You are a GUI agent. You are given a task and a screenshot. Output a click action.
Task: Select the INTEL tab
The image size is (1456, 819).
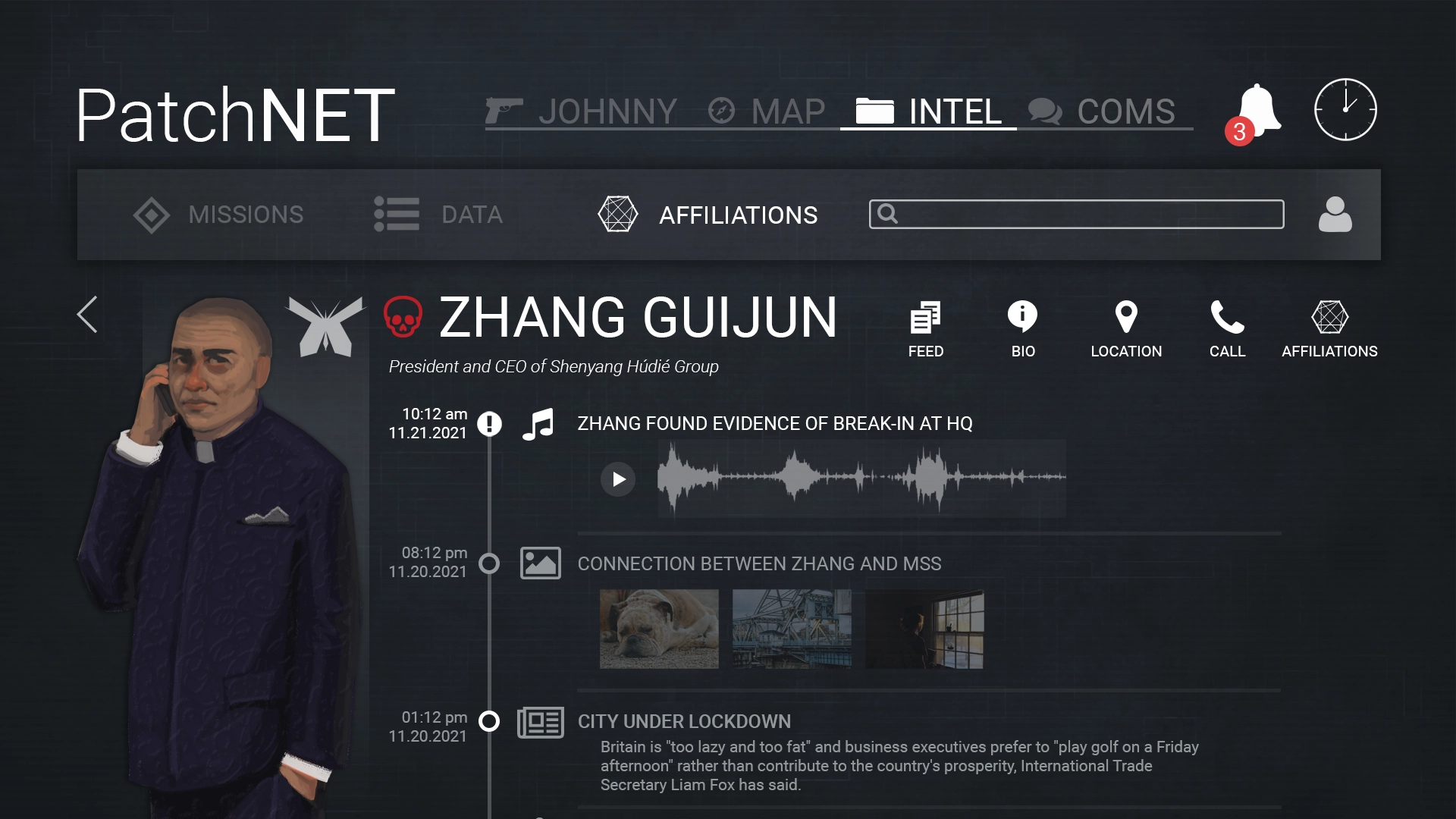pos(929,111)
